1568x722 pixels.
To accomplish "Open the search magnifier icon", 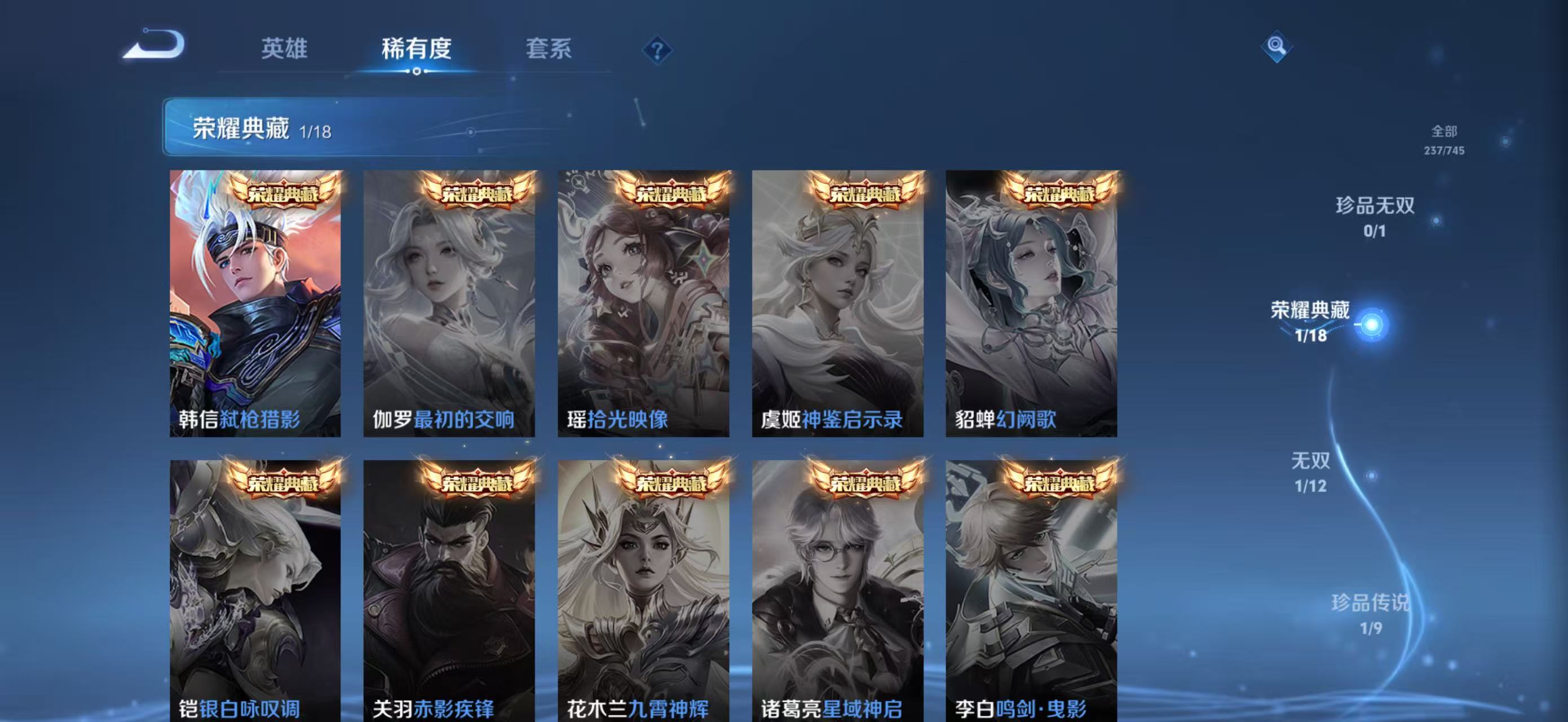I will (x=1277, y=47).
